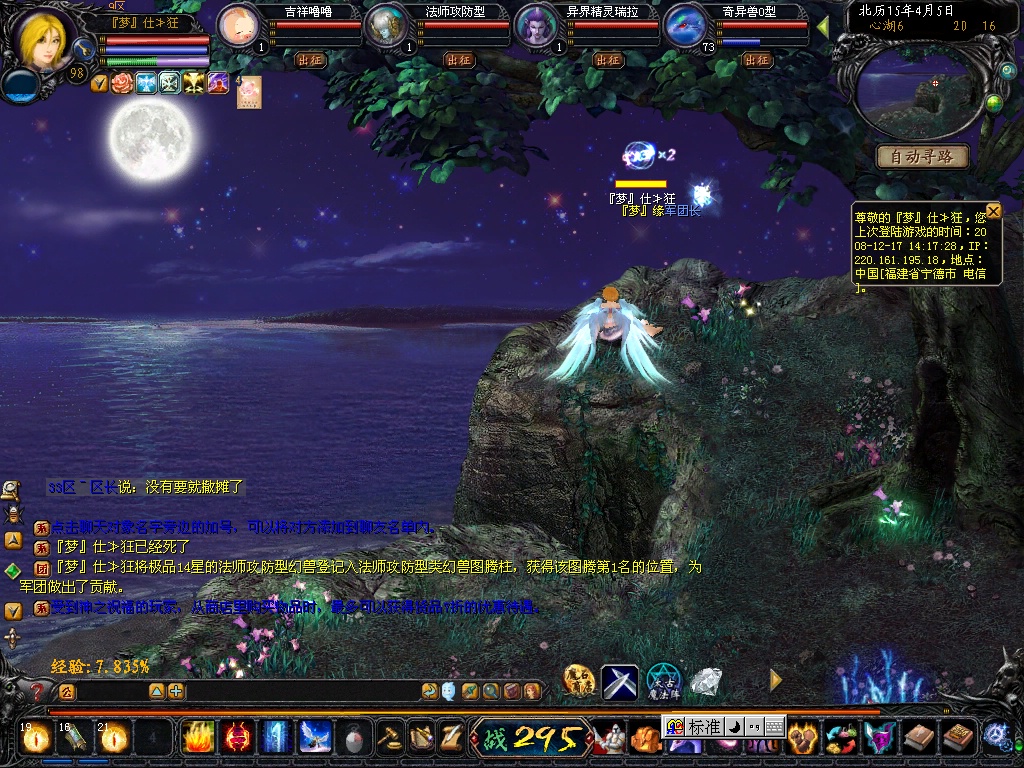
Task: Click the 标准 input method toolbar
Action: [x=704, y=727]
